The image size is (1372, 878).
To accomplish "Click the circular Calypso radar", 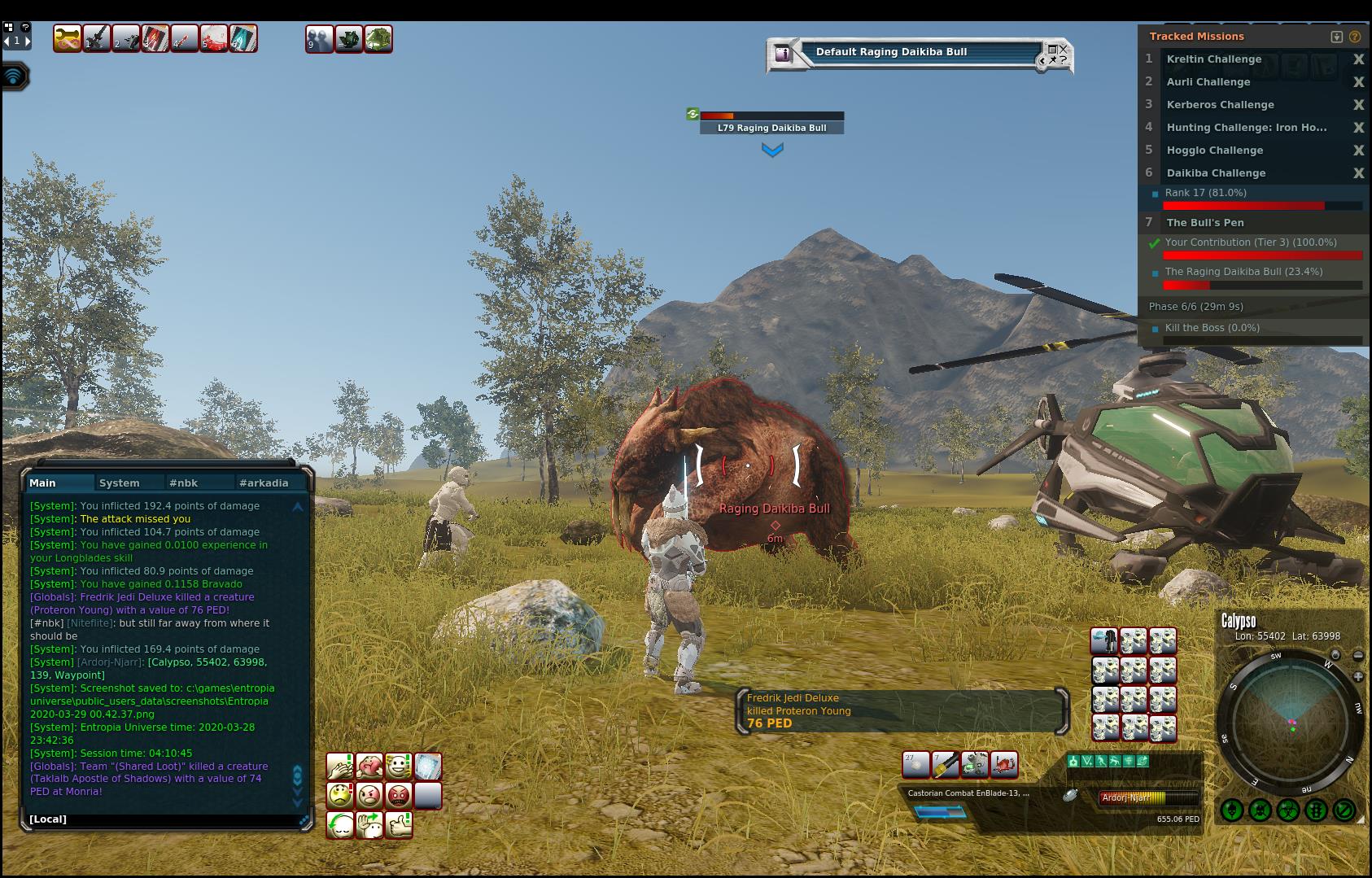I will [x=1291, y=722].
